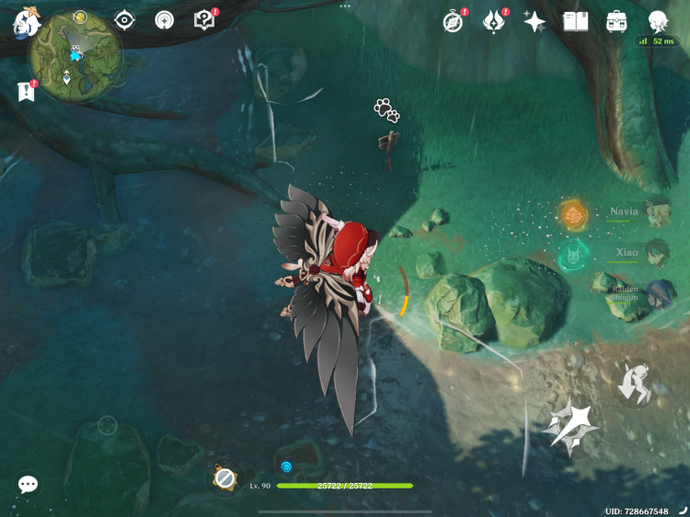The height and width of the screenshot is (517, 690).
Task: Use the compass gadget quick-slot icon
Action: [225, 478]
